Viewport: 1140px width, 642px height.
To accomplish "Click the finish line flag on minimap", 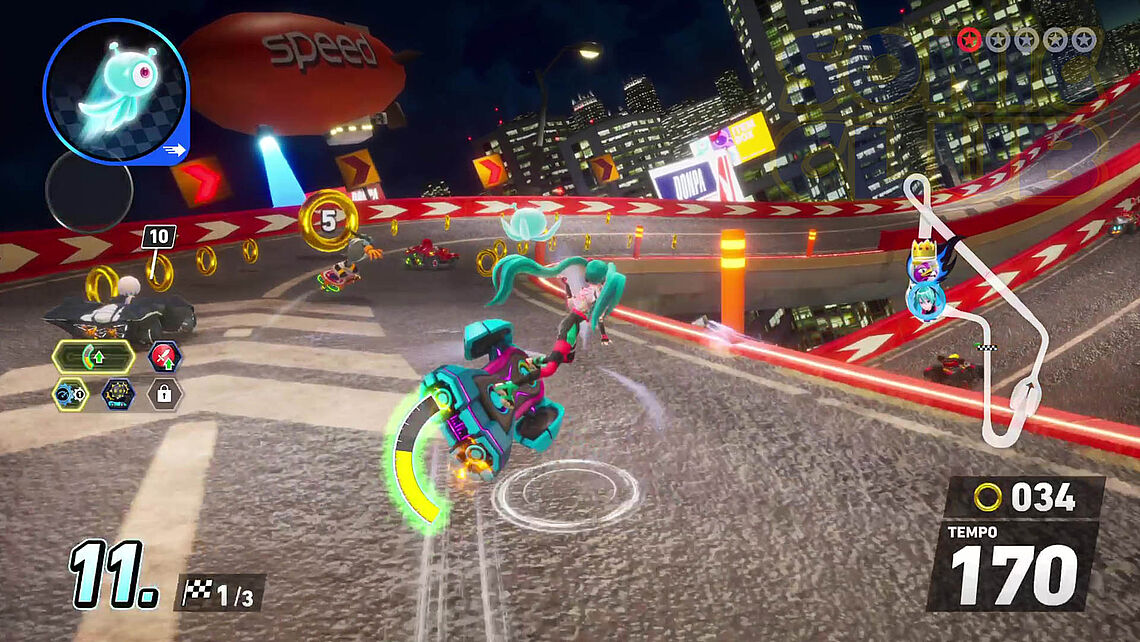I will (x=988, y=347).
